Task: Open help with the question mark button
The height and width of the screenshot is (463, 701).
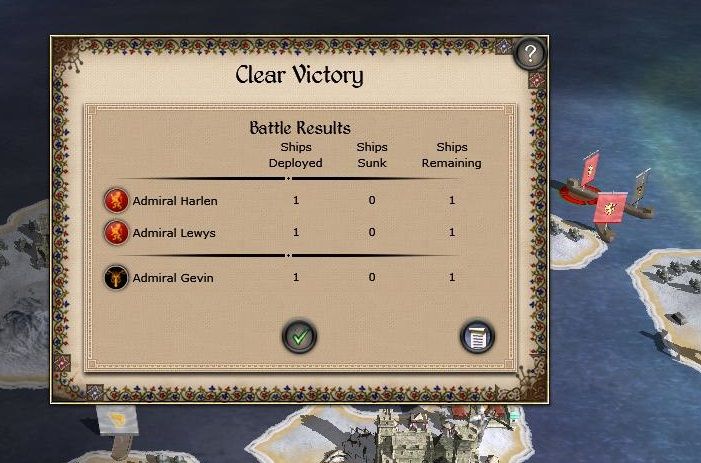Action: coord(531,53)
